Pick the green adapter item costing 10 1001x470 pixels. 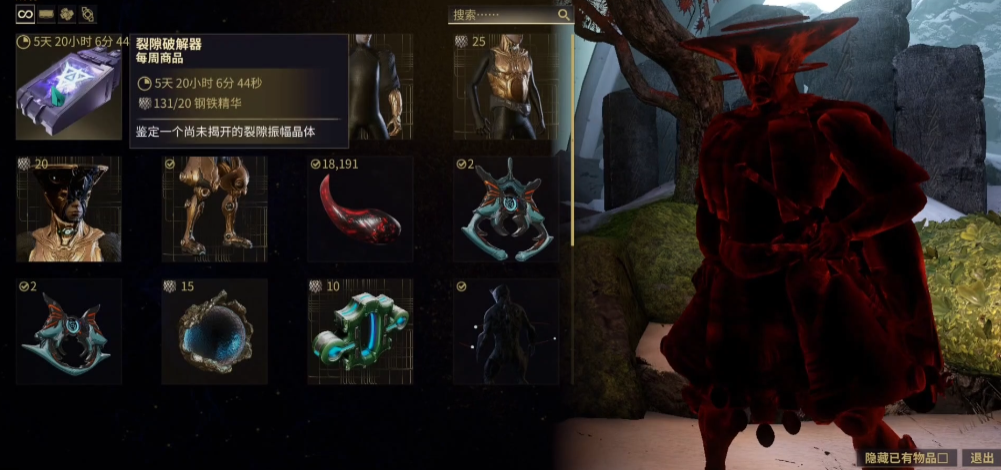point(360,335)
